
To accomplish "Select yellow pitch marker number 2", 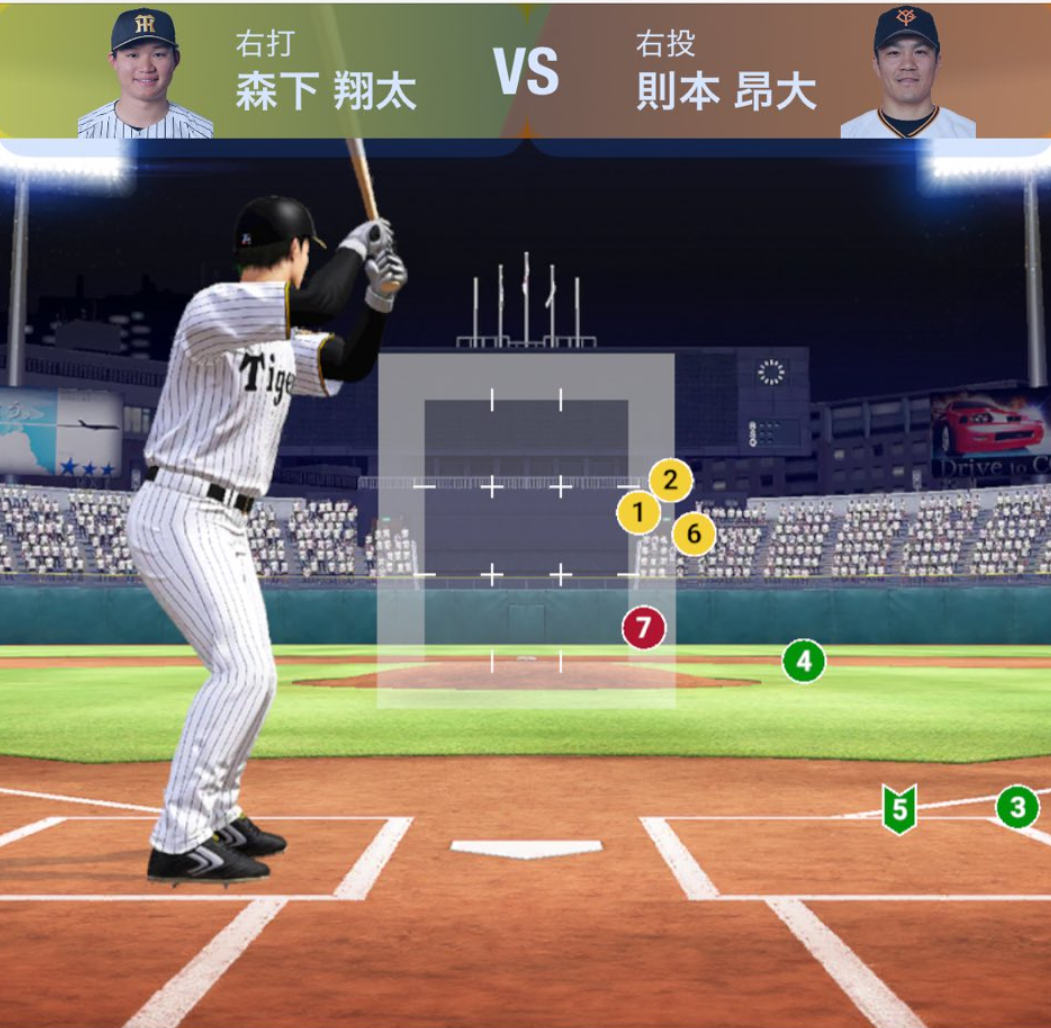I will tap(670, 481).
